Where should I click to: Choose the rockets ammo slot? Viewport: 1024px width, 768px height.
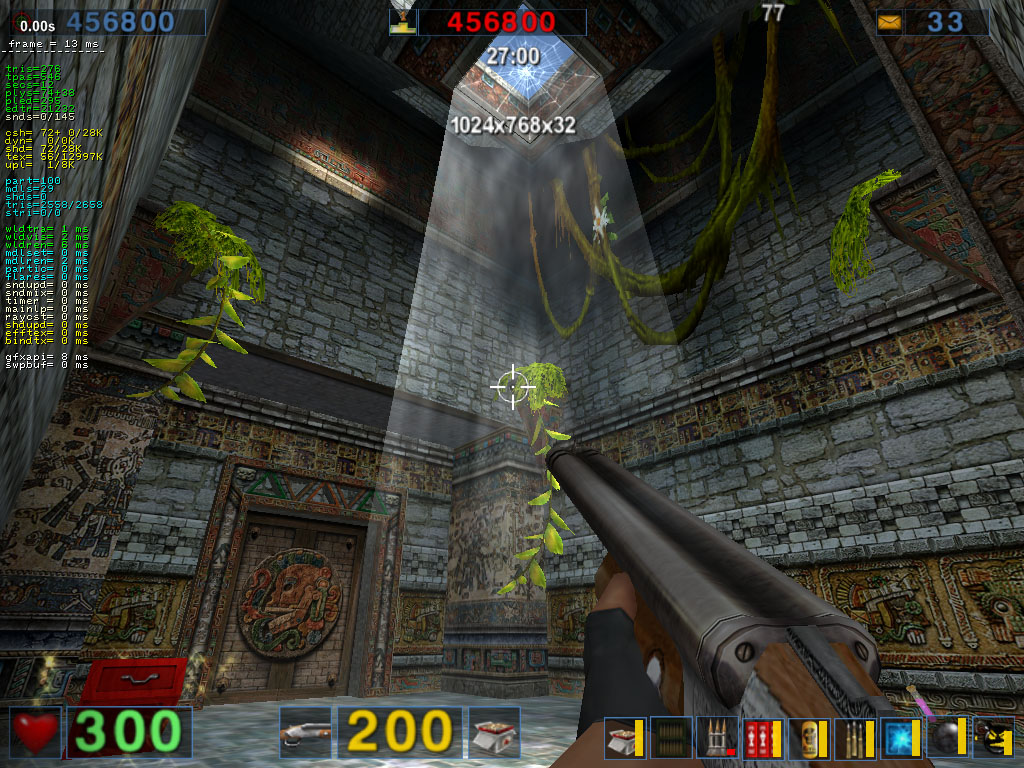[717, 738]
